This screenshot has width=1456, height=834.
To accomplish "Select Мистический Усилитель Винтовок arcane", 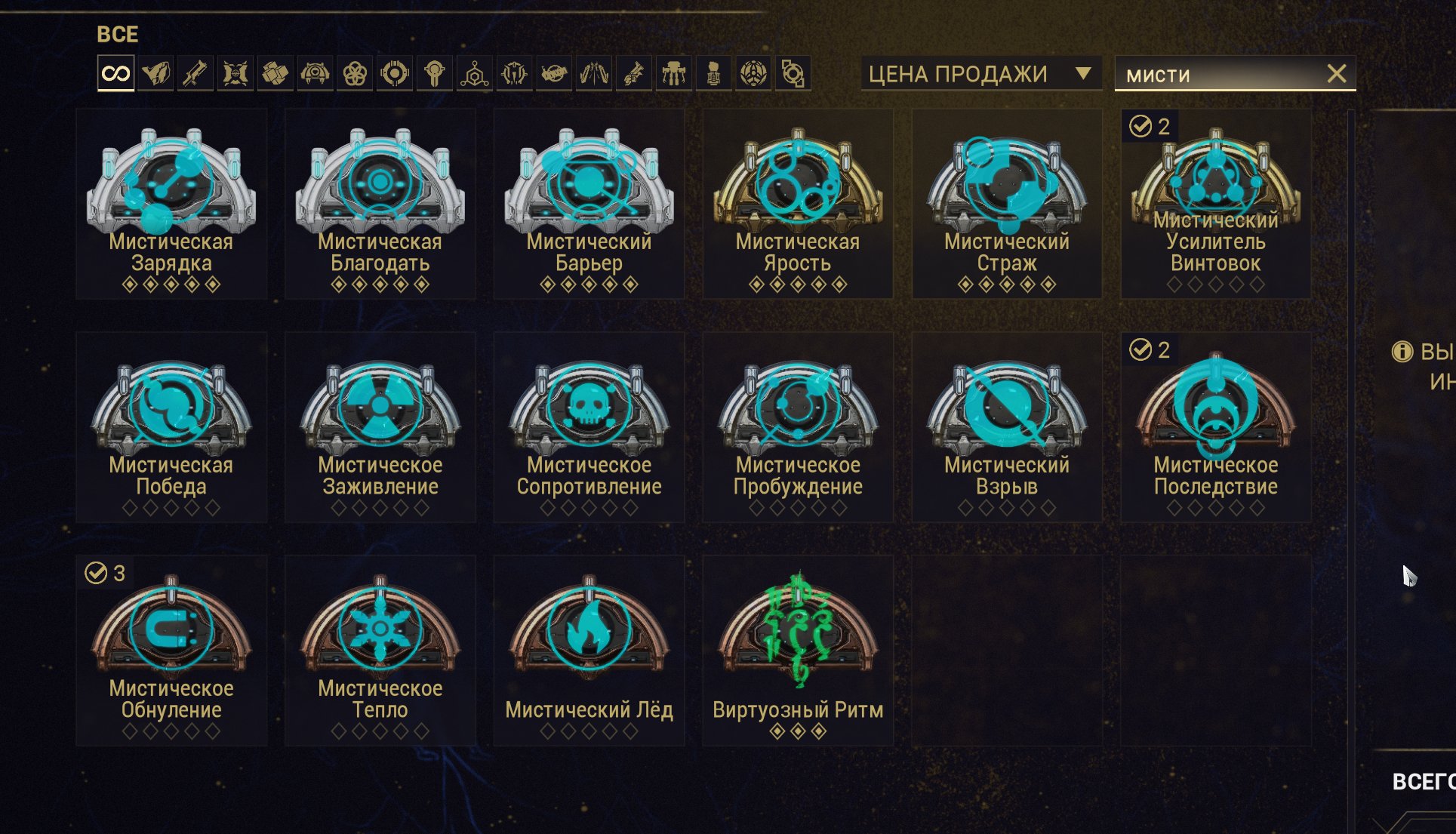I will [1216, 204].
